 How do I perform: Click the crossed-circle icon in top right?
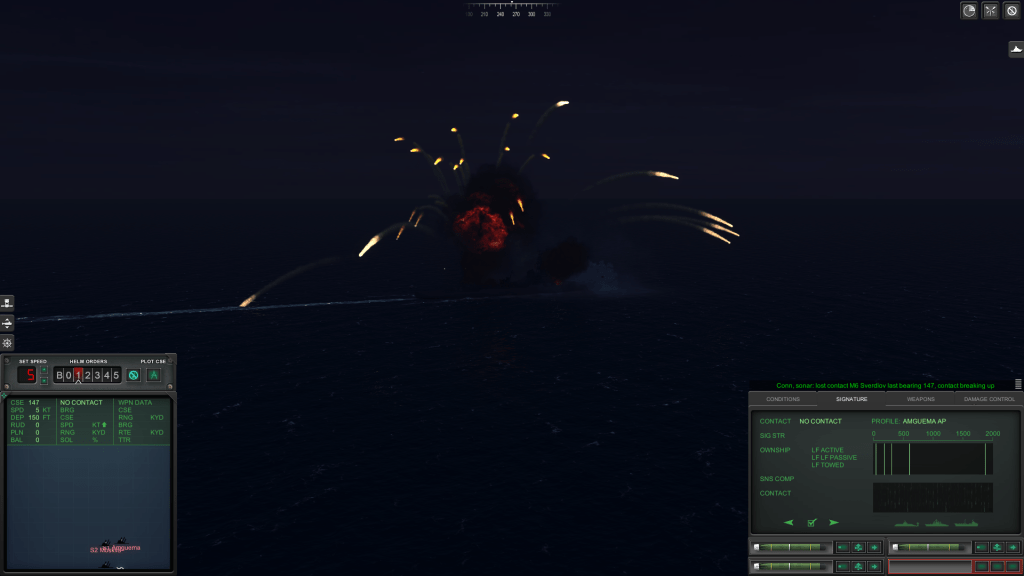pyautogui.click(x=1011, y=11)
